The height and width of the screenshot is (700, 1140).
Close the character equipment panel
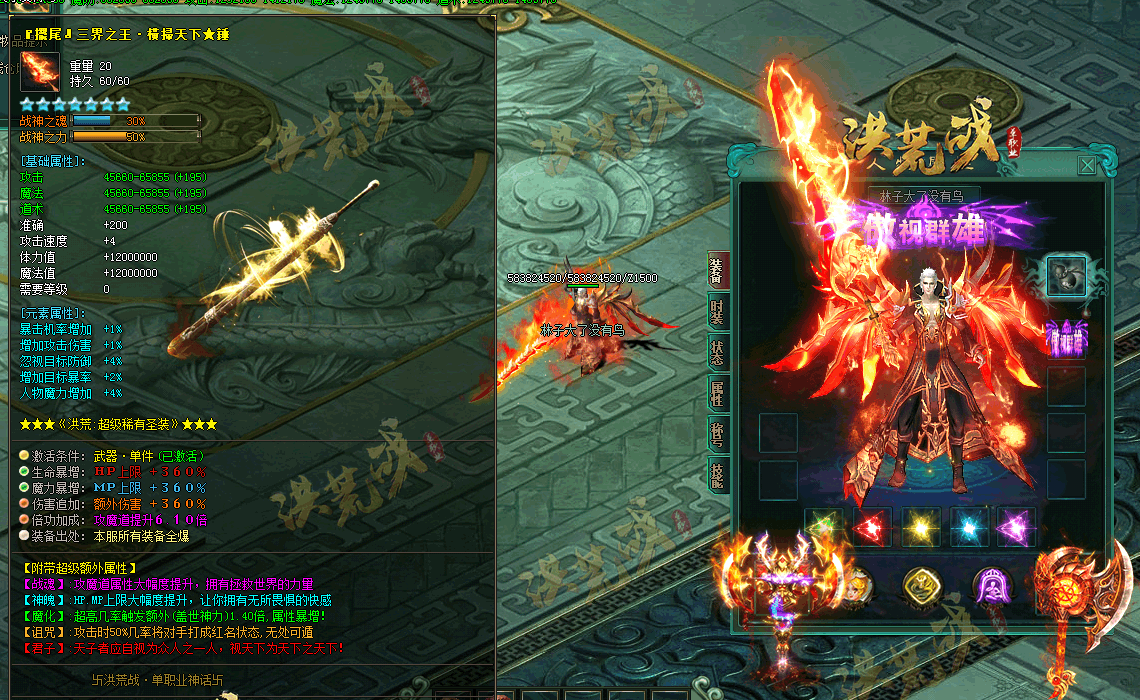pos(1086,166)
